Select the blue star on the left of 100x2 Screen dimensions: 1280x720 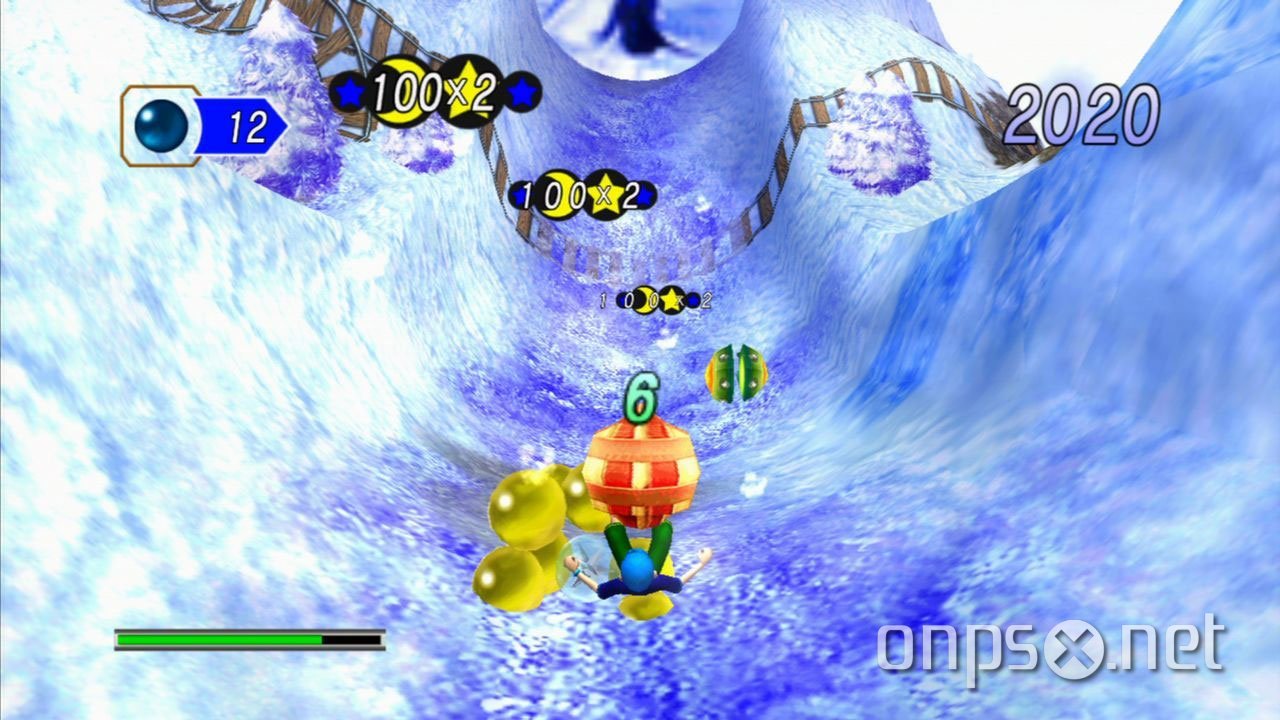349,90
